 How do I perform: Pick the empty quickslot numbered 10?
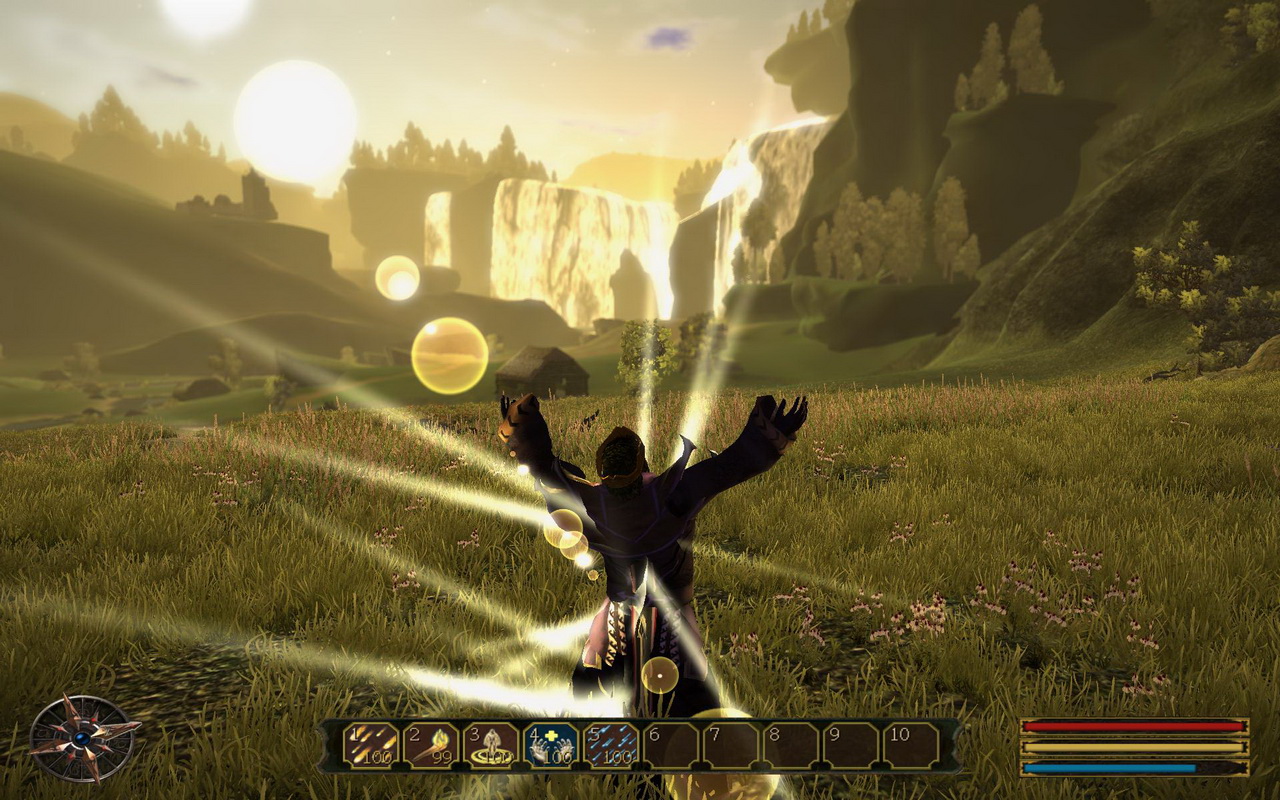(x=911, y=745)
